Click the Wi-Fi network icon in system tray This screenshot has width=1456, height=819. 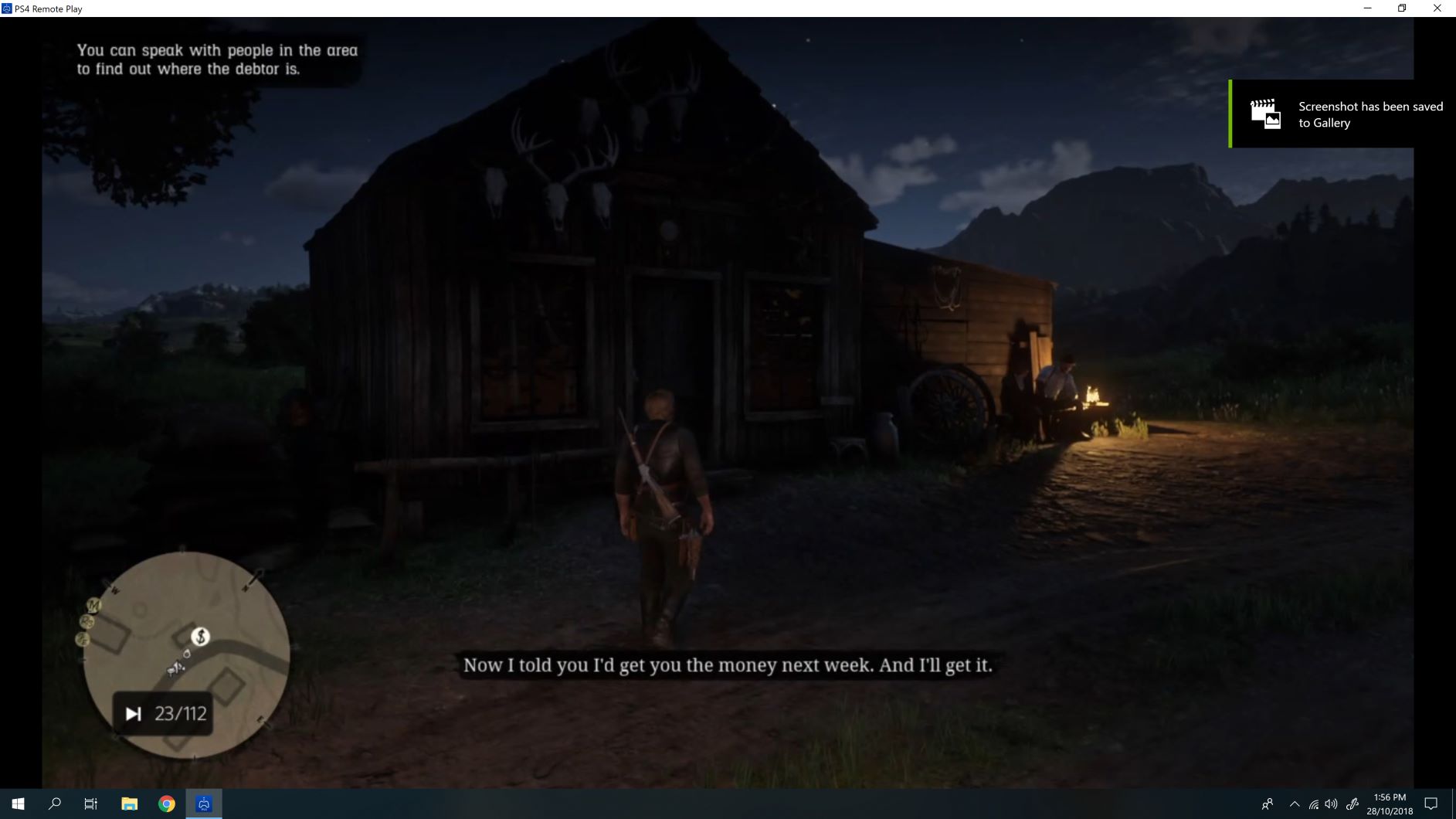point(1314,804)
